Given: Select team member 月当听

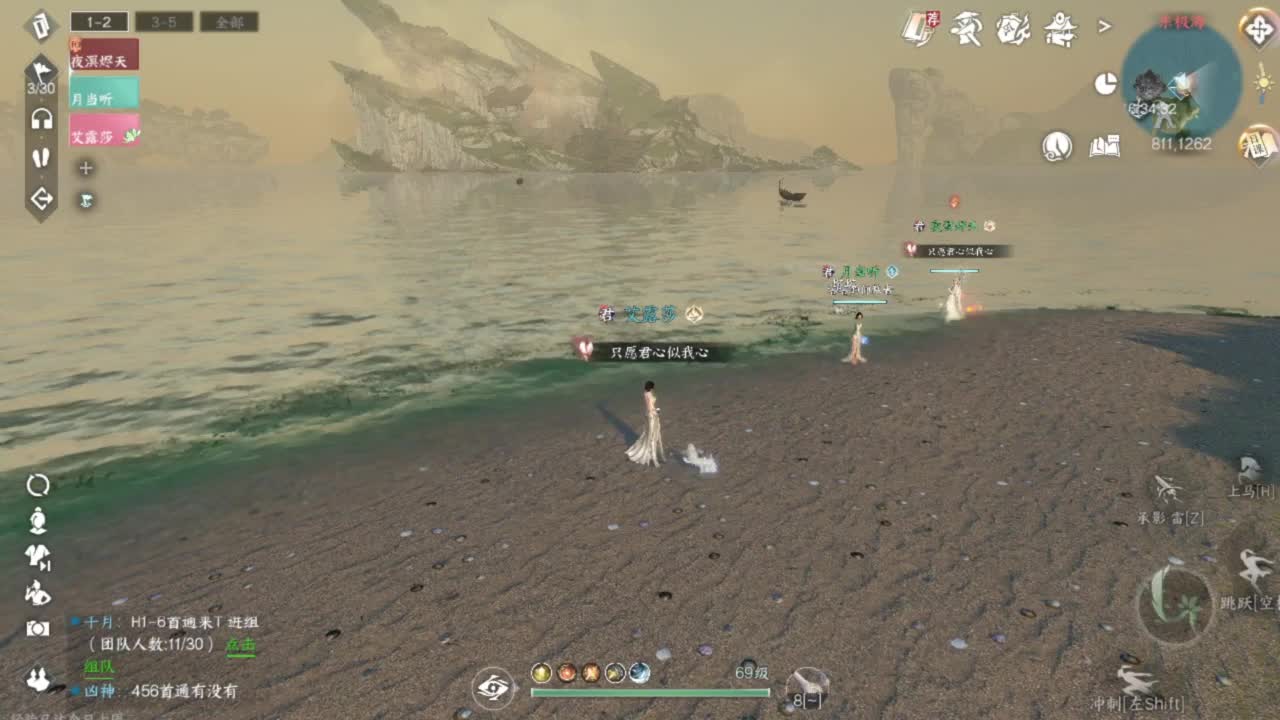Looking at the screenshot, I should pos(104,93).
